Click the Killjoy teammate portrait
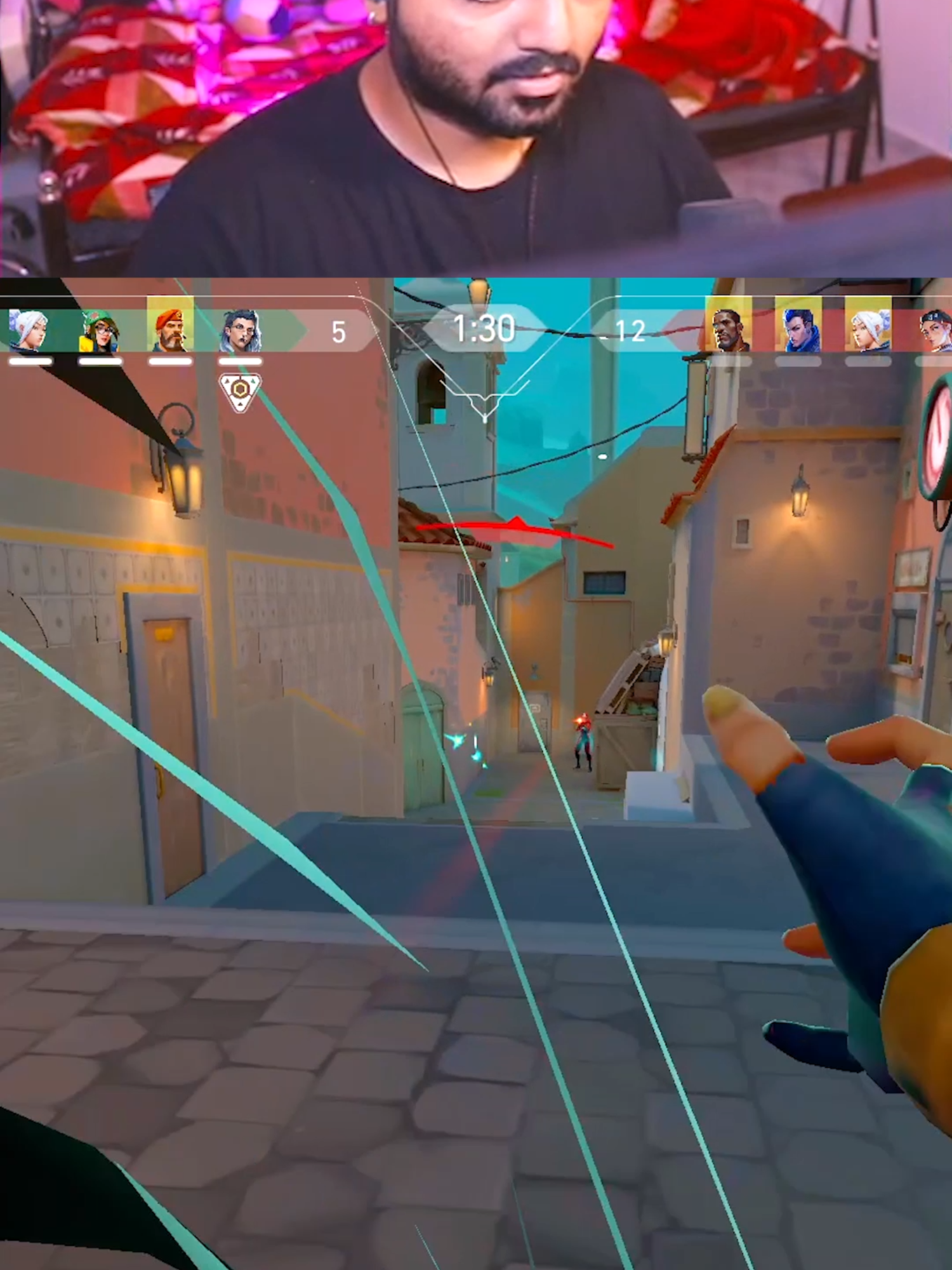The height and width of the screenshot is (1270, 952). pos(100,329)
